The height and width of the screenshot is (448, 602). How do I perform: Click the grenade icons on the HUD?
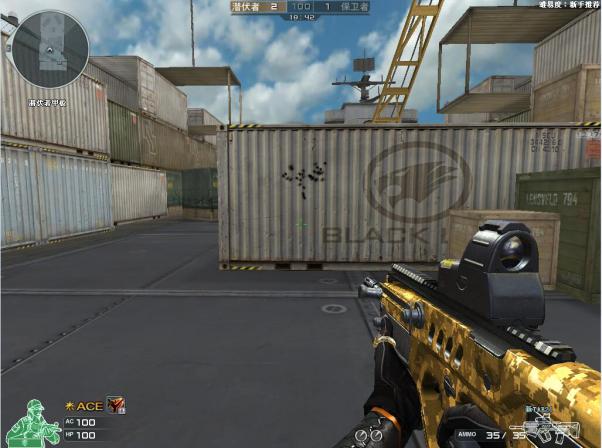click(372, 435)
